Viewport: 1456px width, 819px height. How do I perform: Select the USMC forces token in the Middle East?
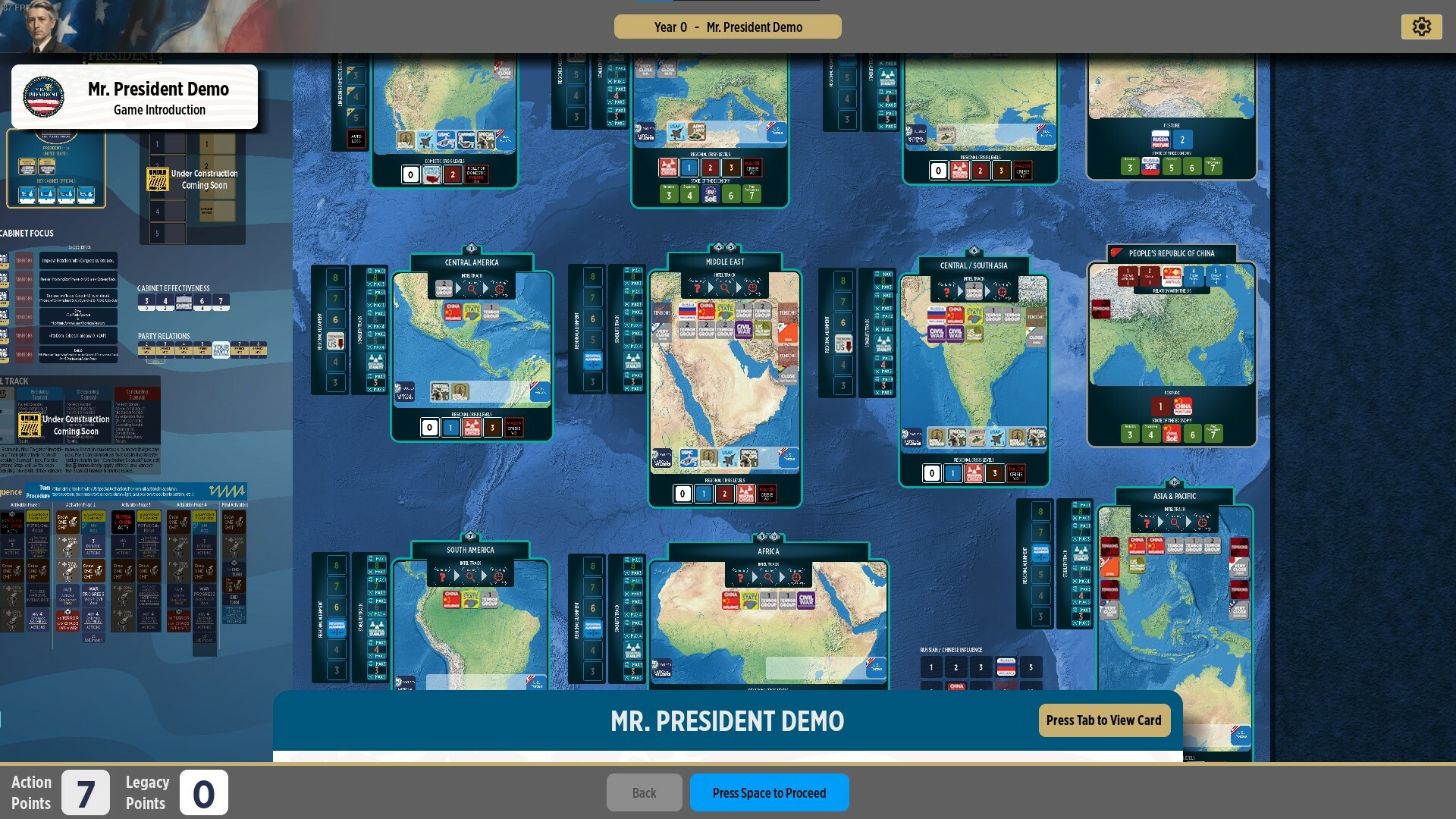point(688,457)
